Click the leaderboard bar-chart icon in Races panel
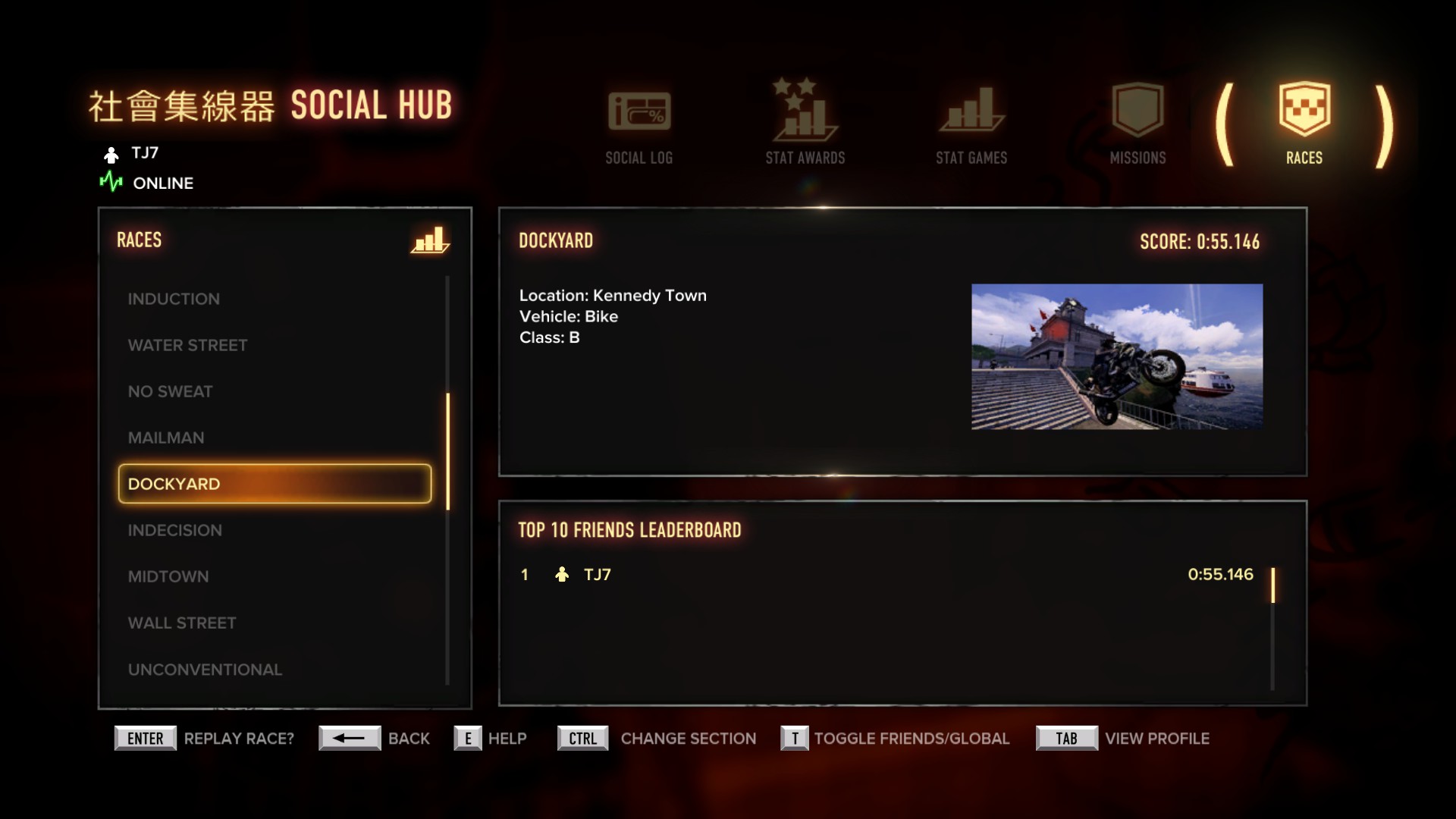The width and height of the screenshot is (1456, 819). (430, 240)
